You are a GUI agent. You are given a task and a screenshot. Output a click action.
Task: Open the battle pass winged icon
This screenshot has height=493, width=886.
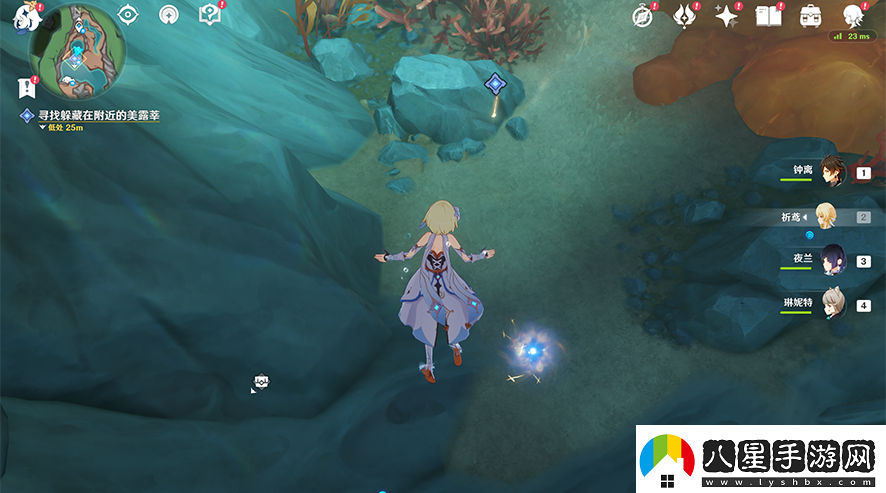pyautogui.click(x=685, y=16)
